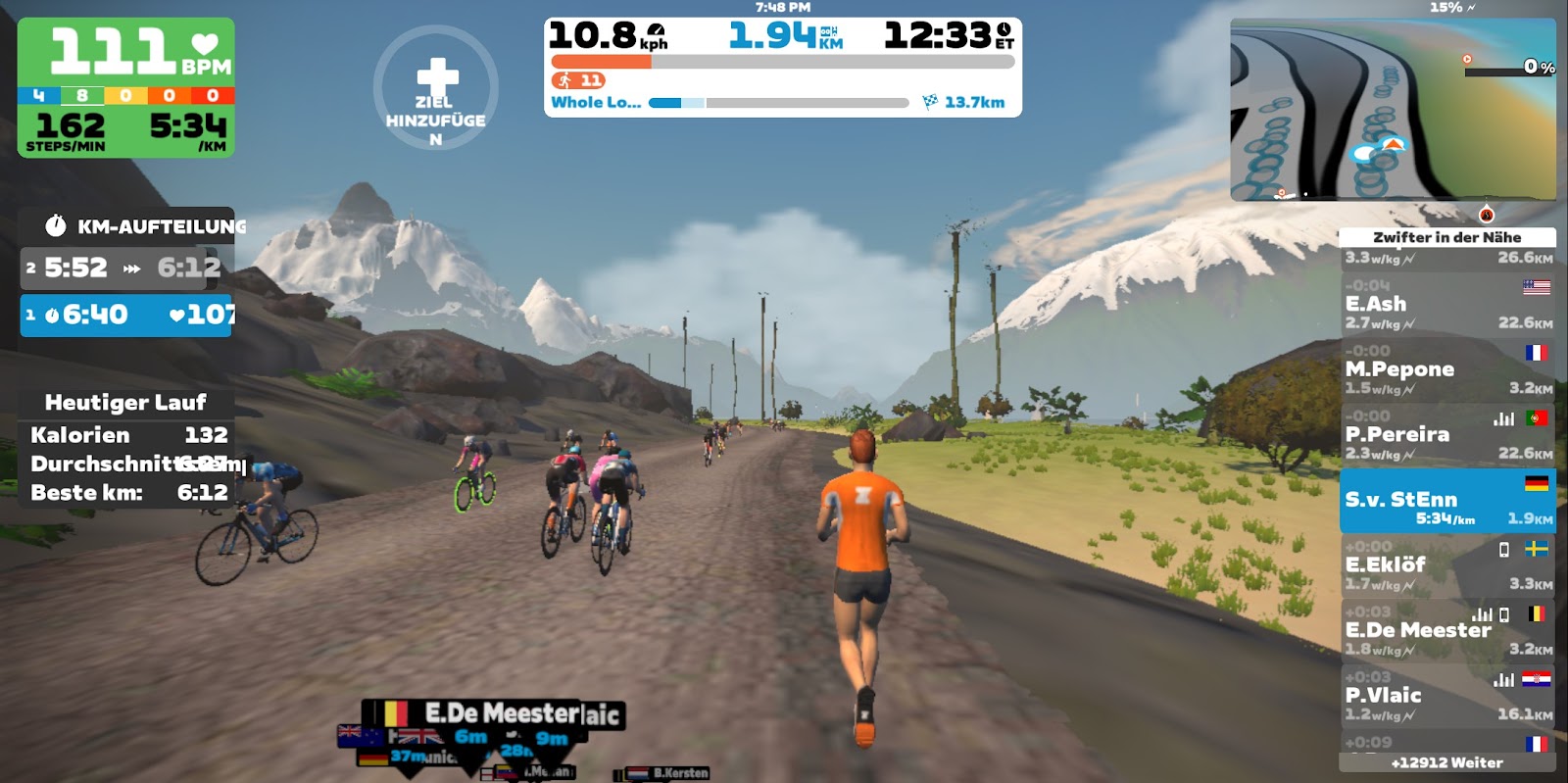Choose P.Vlaic in the rider list

pos(1446,696)
